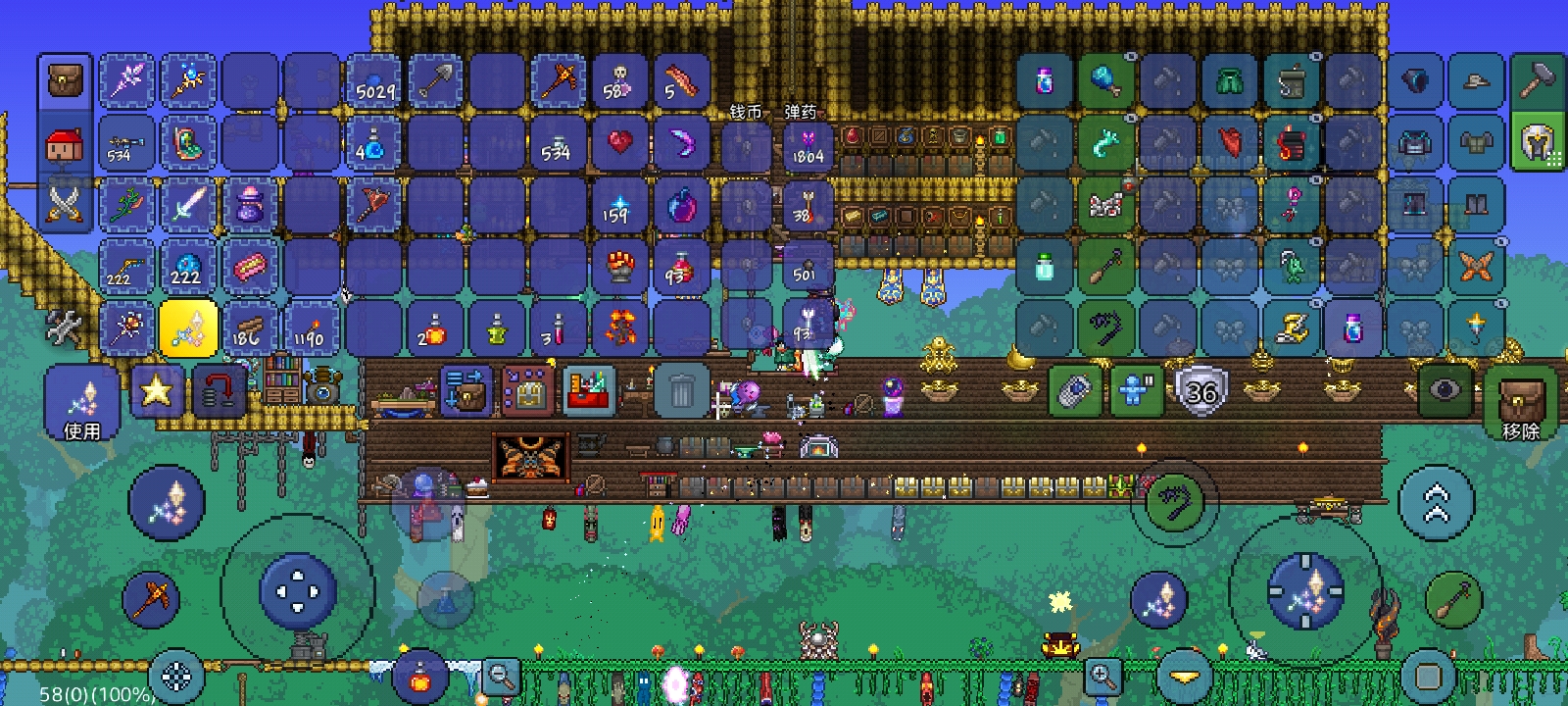
Task: Tap the 使用 (use) item button
Action: point(81,403)
